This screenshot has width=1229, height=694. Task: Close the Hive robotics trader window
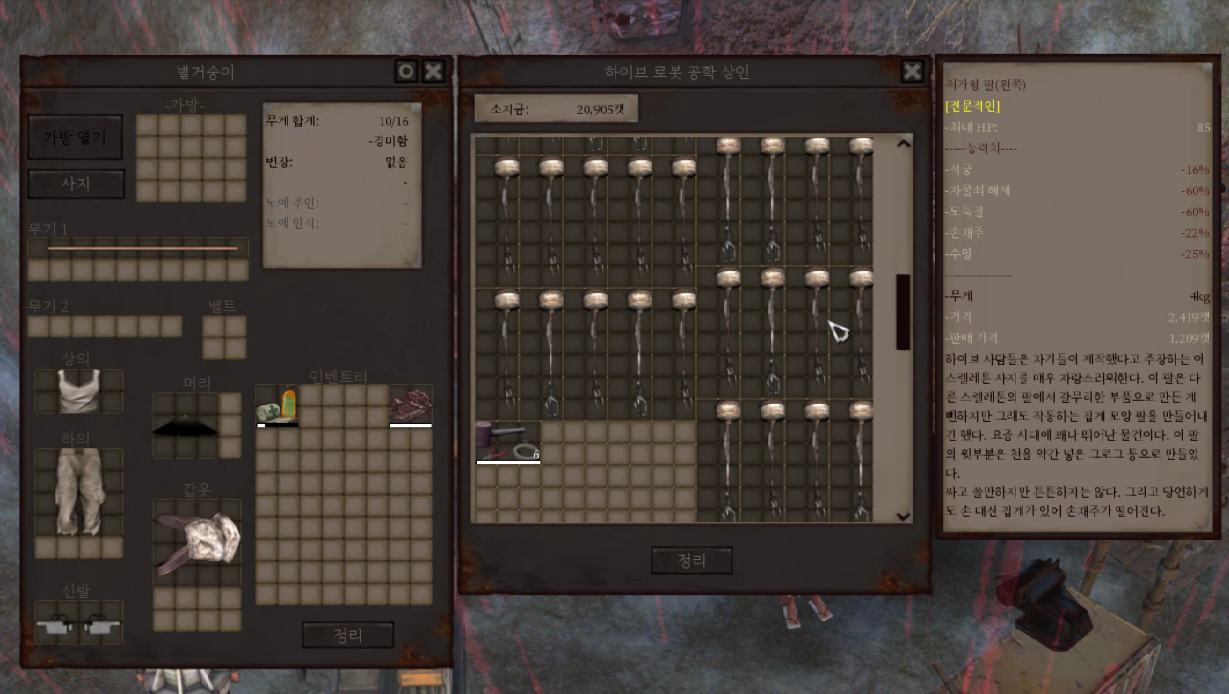(912, 71)
